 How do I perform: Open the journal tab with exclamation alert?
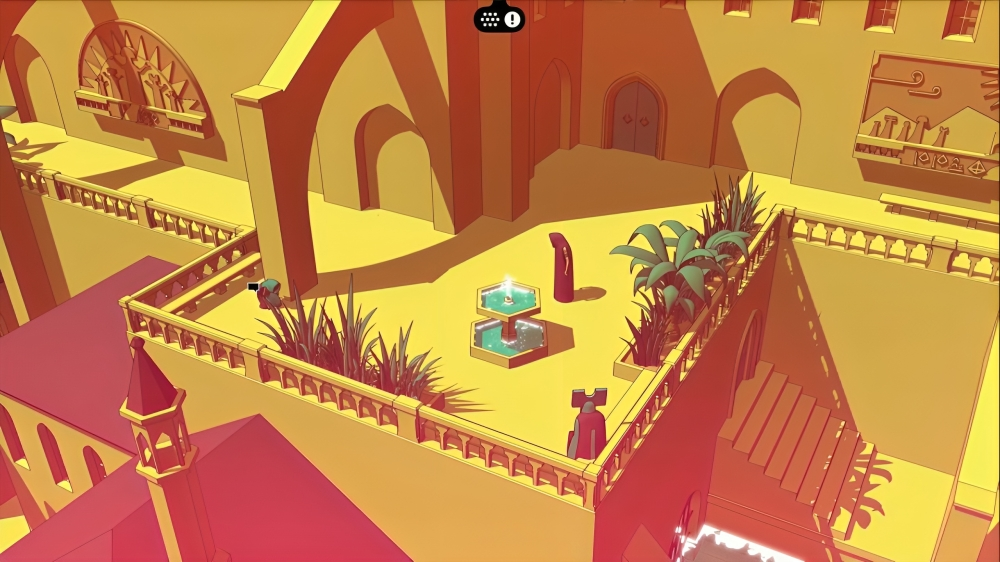coord(499,18)
